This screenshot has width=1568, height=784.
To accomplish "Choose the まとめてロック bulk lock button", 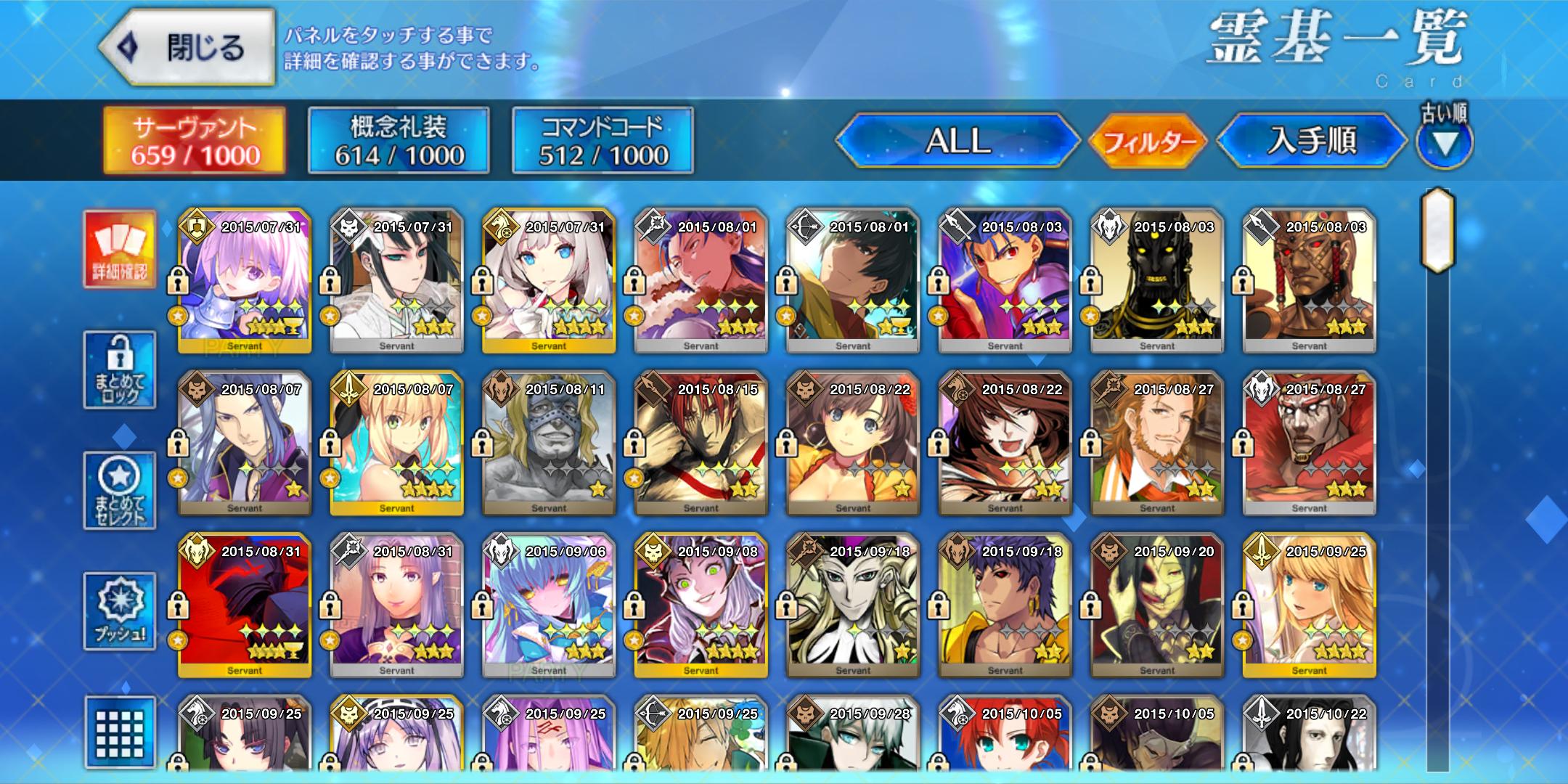I will coord(120,370).
